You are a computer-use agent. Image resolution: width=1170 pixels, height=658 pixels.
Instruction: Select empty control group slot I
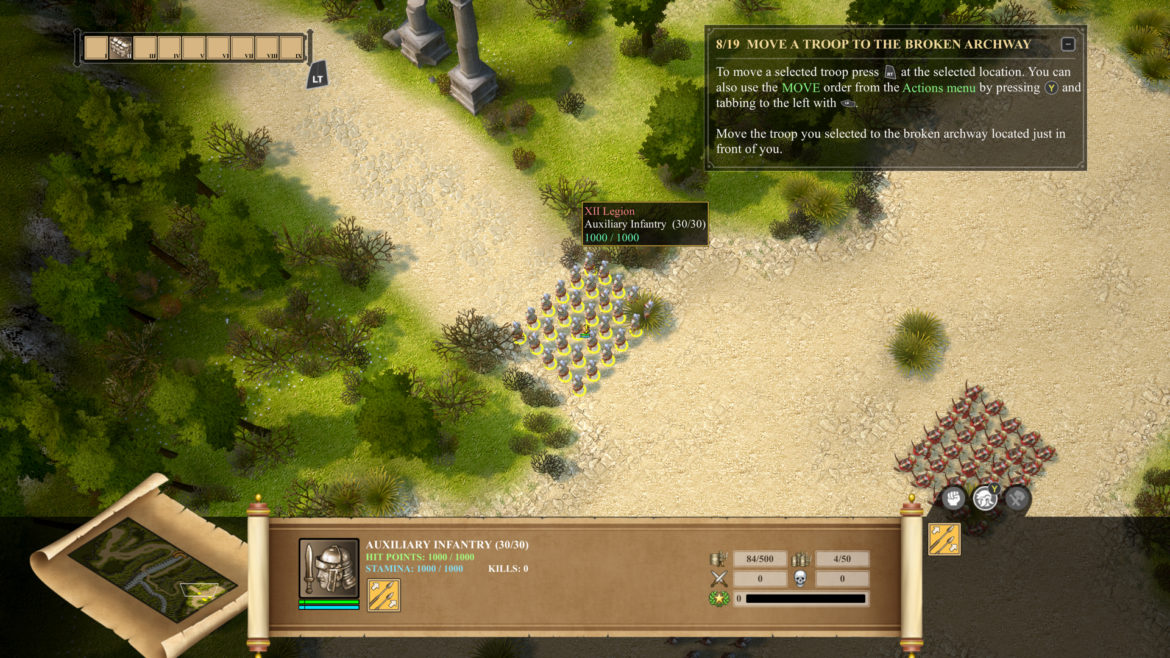(x=96, y=48)
